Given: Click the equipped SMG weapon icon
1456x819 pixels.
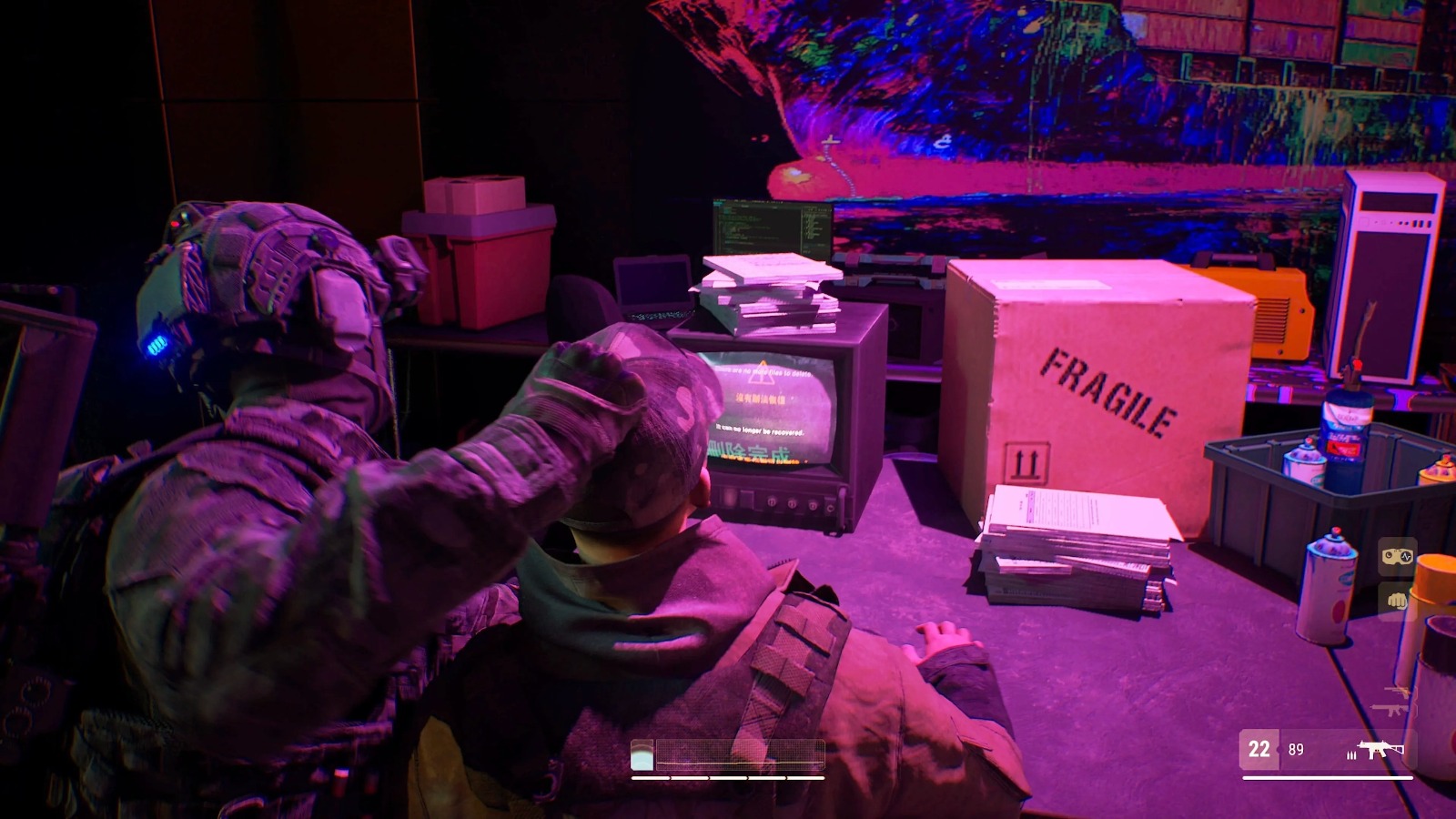Looking at the screenshot, I should [x=1380, y=749].
